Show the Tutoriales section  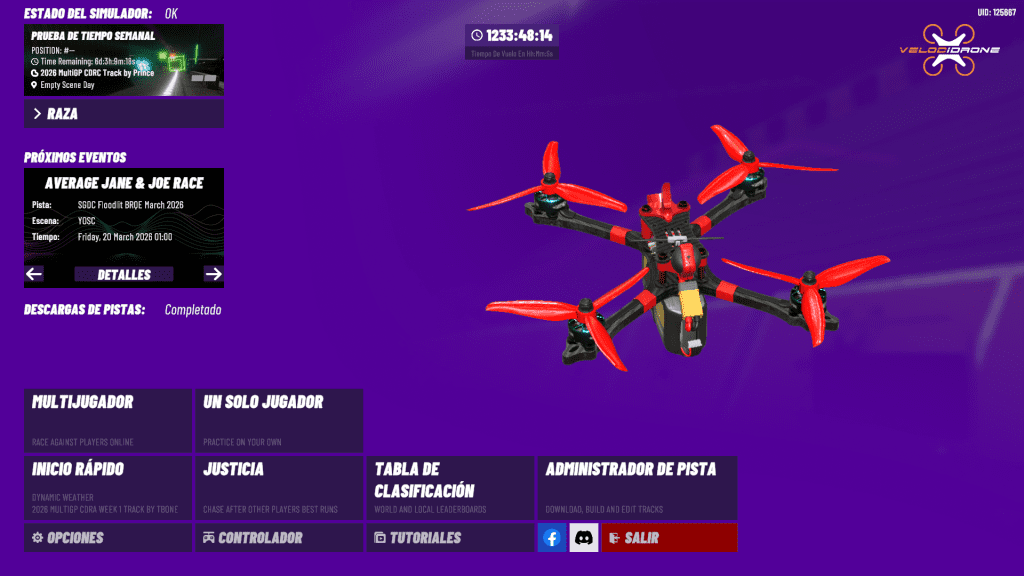(449, 538)
